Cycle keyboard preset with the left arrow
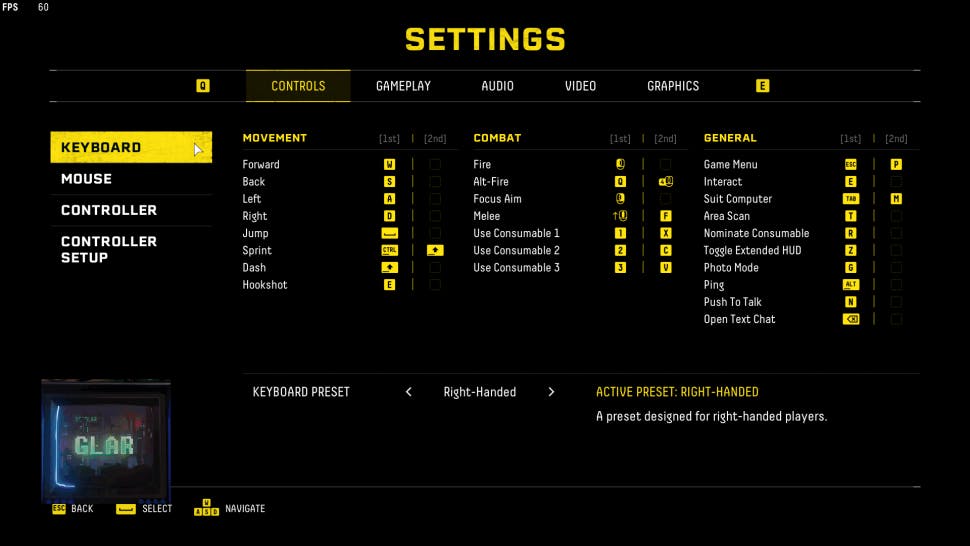The image size is (970, 546). pos(409,392)
